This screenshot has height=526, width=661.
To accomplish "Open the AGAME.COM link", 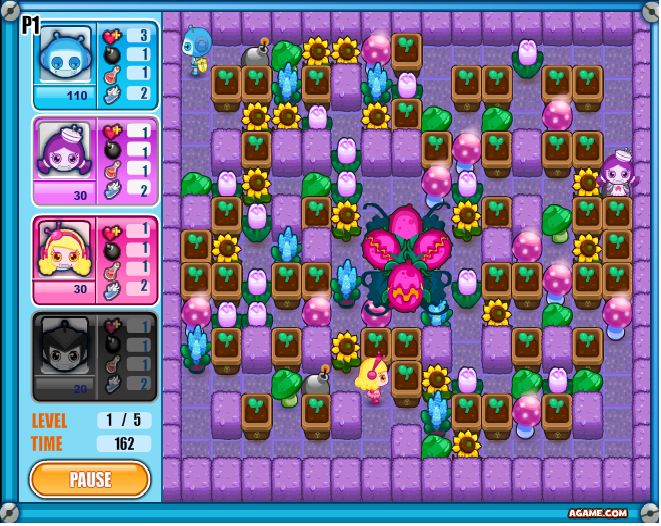I will point(598,512).
